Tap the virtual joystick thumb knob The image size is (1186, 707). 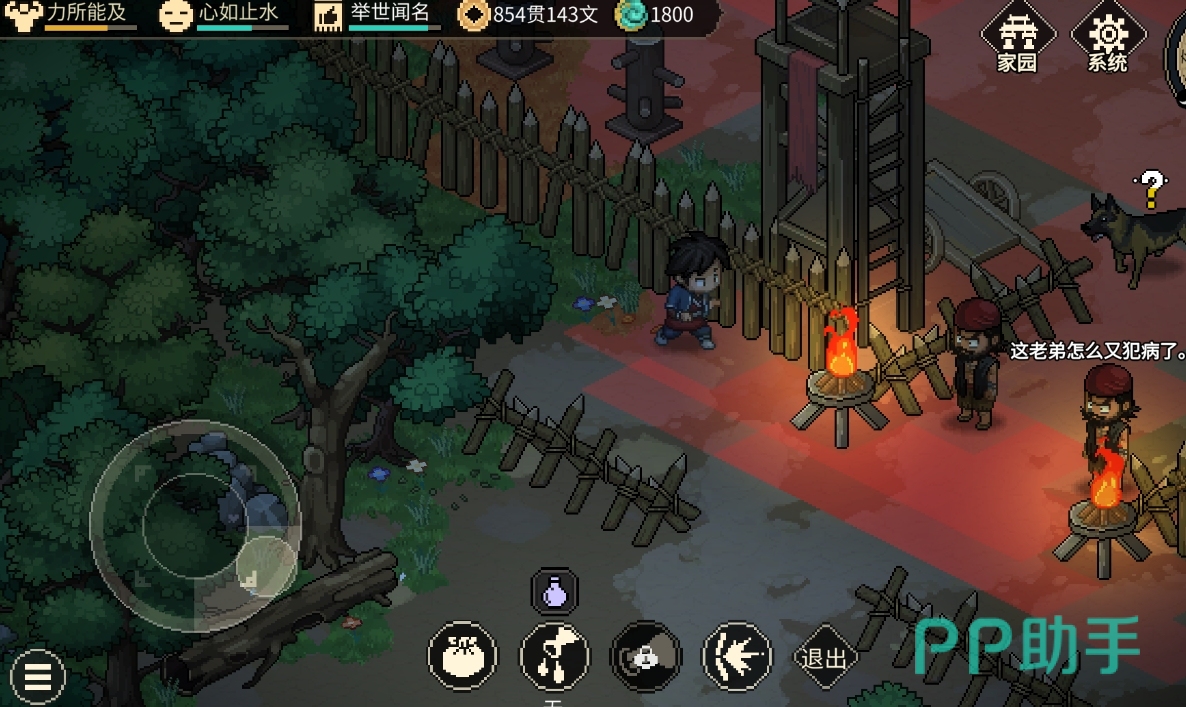click(x=266, y=565)
